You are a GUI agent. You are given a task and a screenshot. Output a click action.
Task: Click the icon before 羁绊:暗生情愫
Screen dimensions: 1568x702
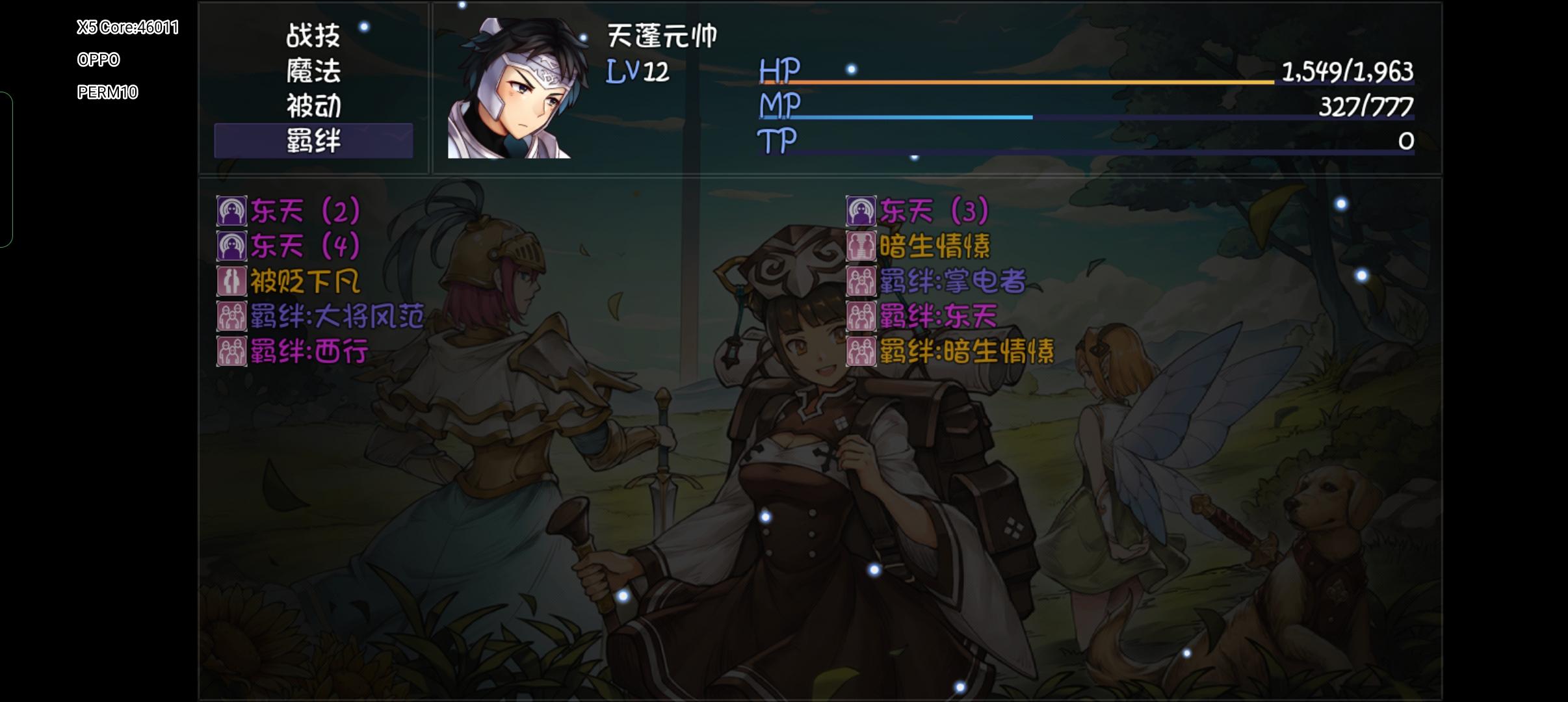coord(861,352)
